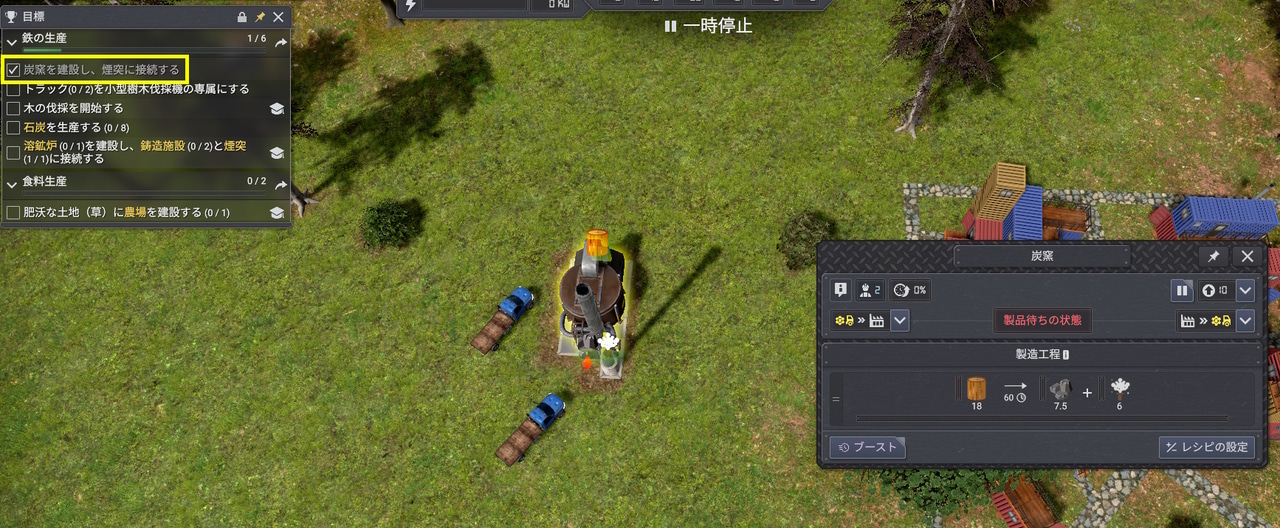Close the 目標 goals panel

279,17
